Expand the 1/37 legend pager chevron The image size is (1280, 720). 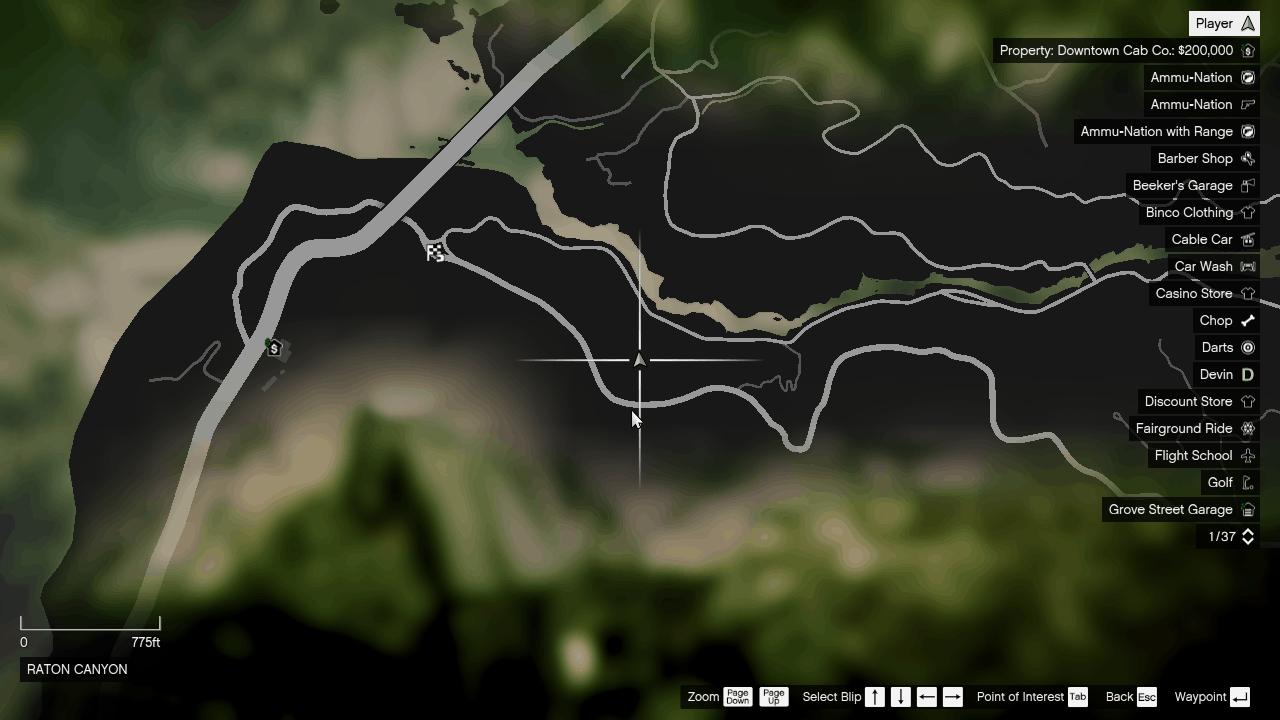[x=1247, y=536]
